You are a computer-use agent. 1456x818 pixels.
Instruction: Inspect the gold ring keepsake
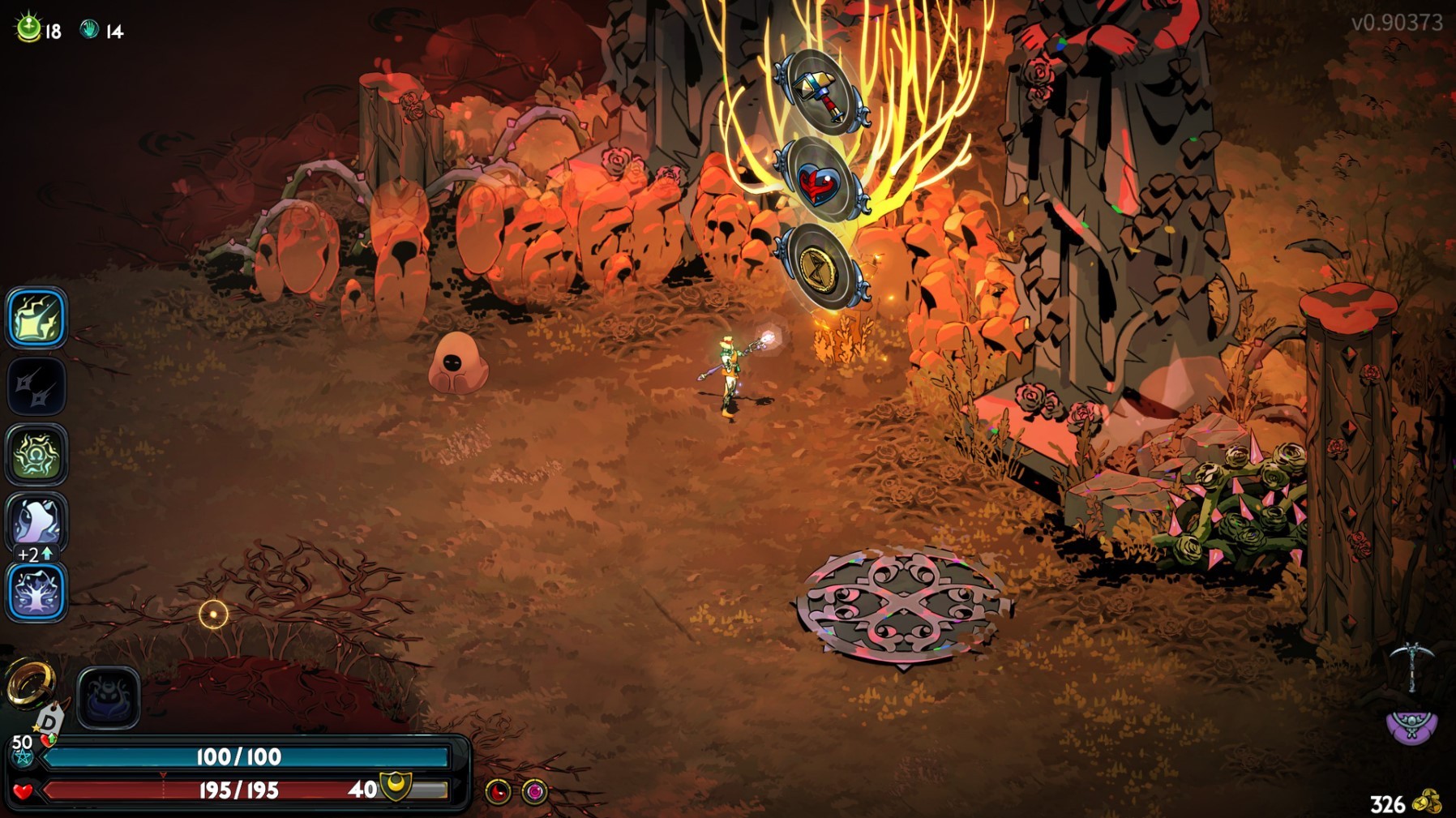point(31,683)
